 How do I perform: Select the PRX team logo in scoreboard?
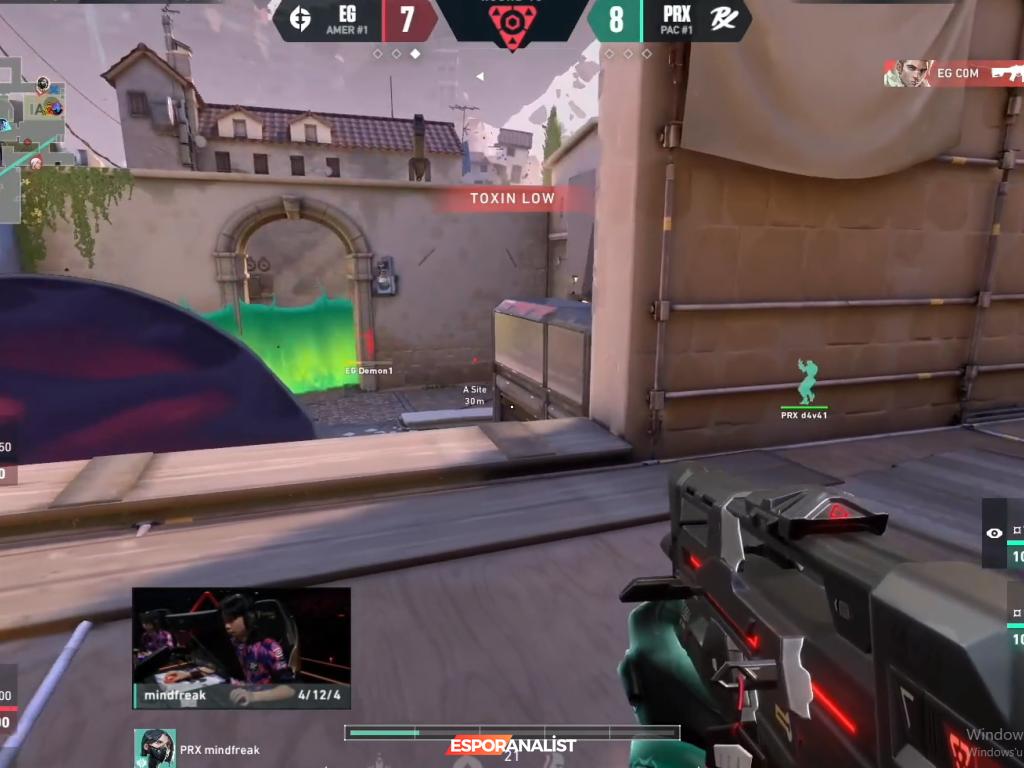coord(724,20)
